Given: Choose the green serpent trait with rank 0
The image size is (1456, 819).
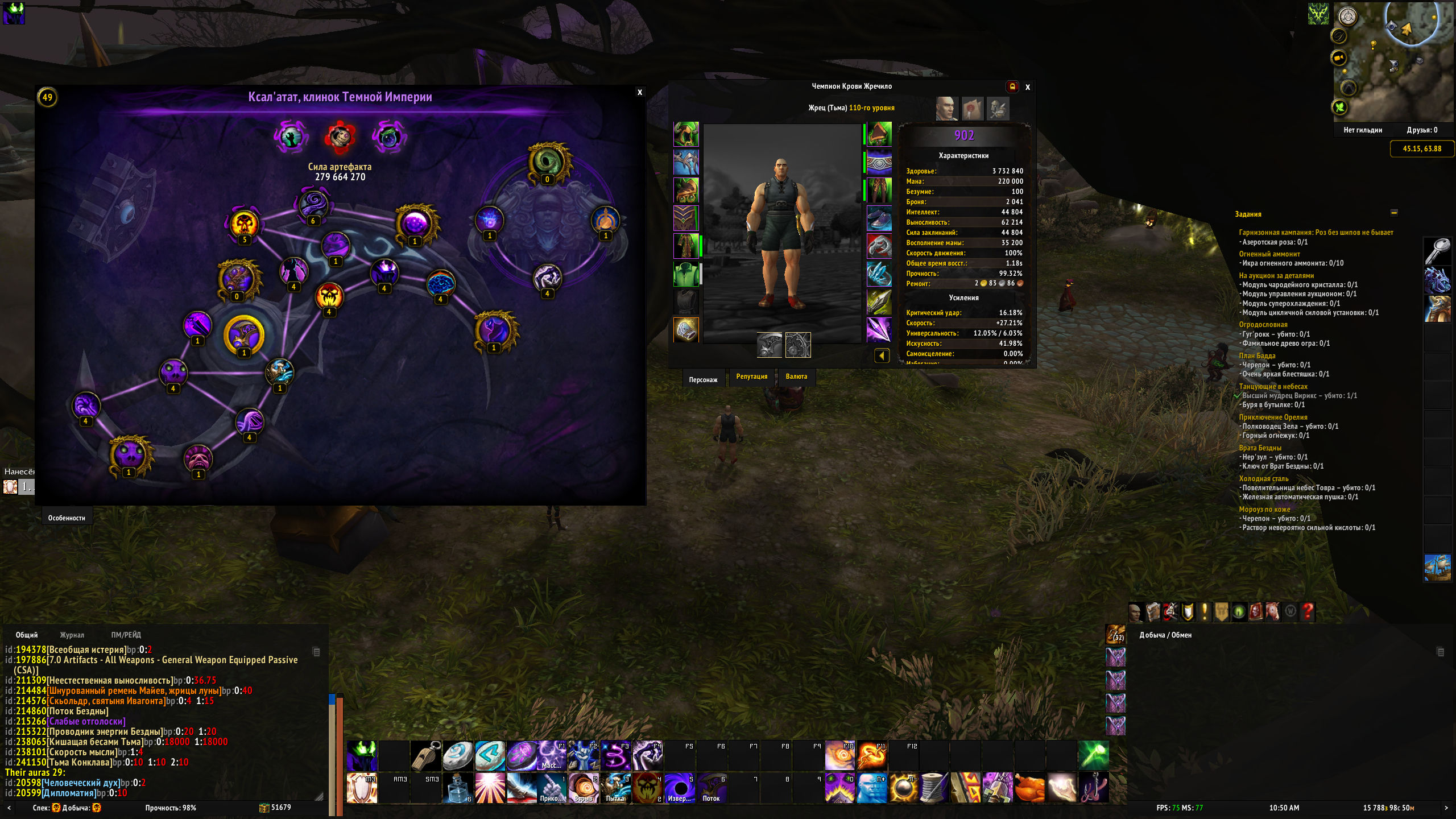Looking at the screenshot, I should pyautogui.click(x=548, y=162).
